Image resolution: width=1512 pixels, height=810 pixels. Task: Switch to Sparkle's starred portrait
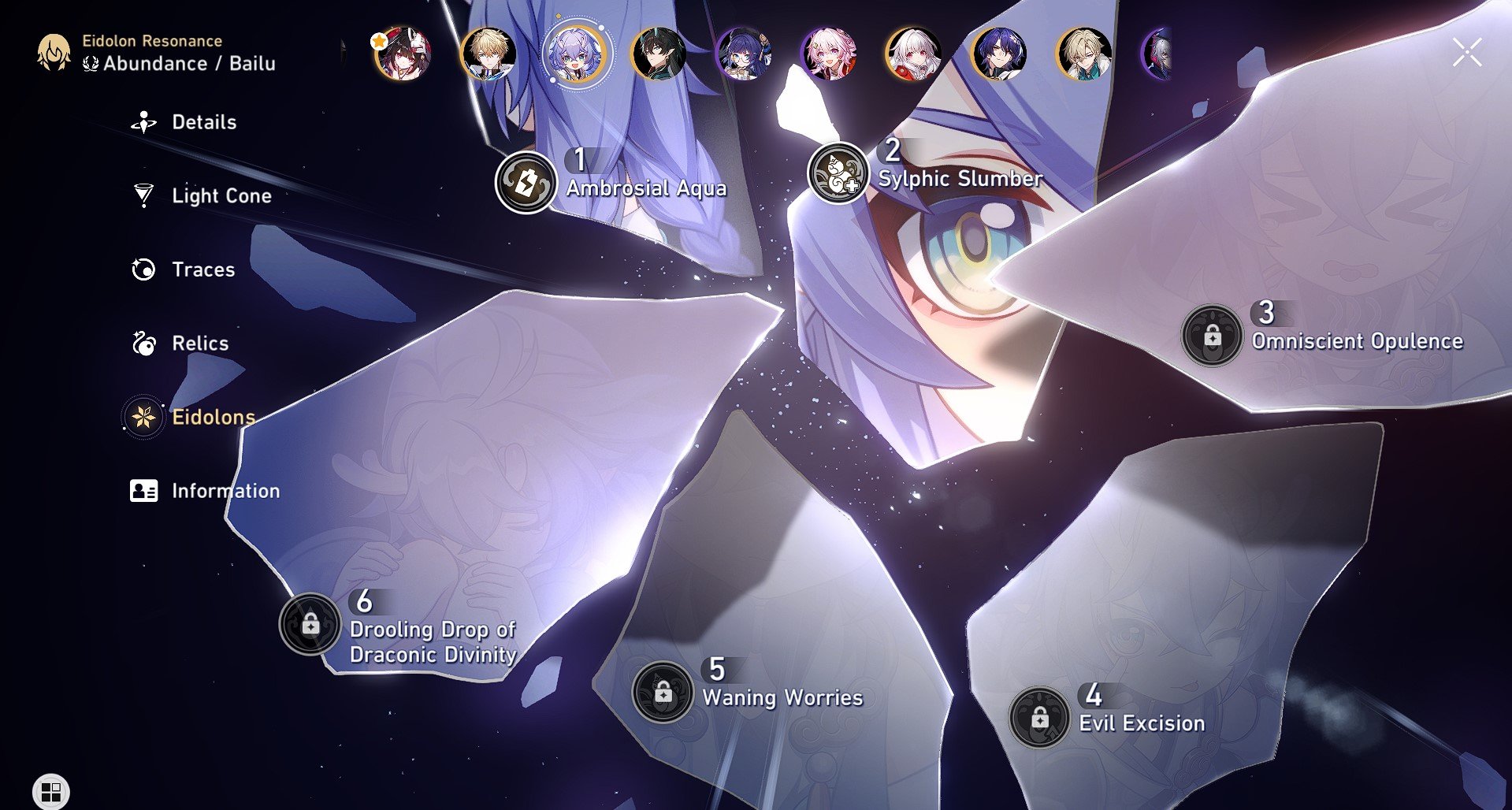pos(403,54)
